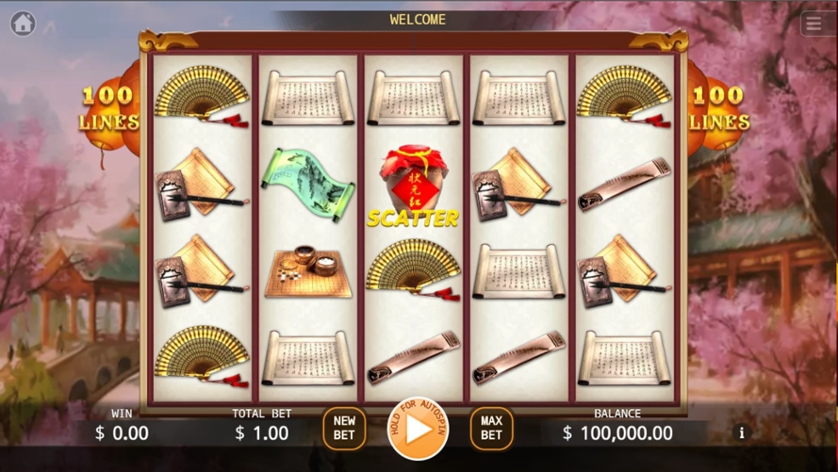Spin the reels with the play button
The width and height of the screenshot is (838, 472).
coord(418,429)
